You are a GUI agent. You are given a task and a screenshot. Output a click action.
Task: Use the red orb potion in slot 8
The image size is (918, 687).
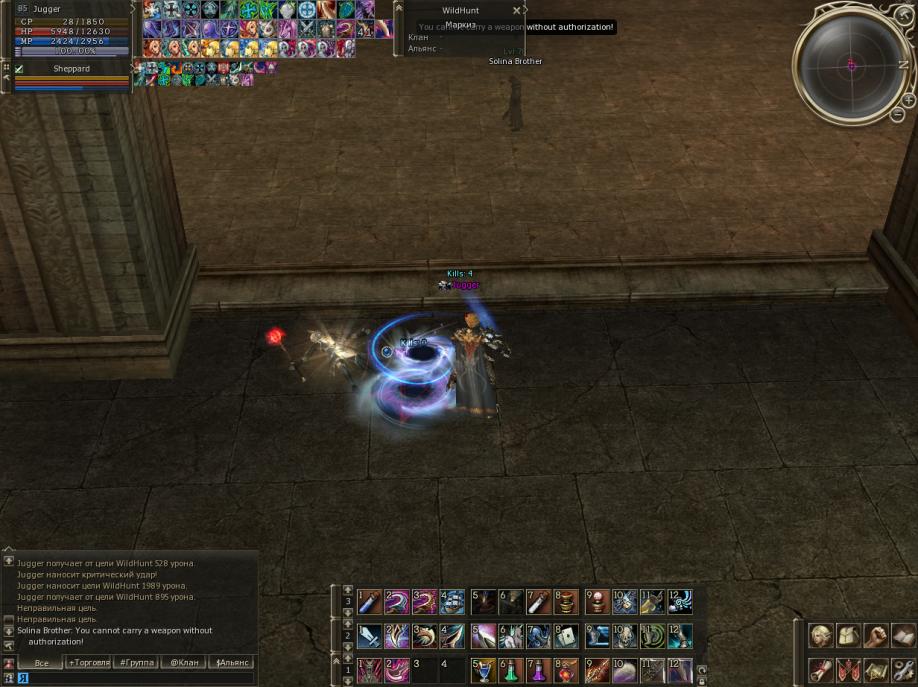[567, 669]
